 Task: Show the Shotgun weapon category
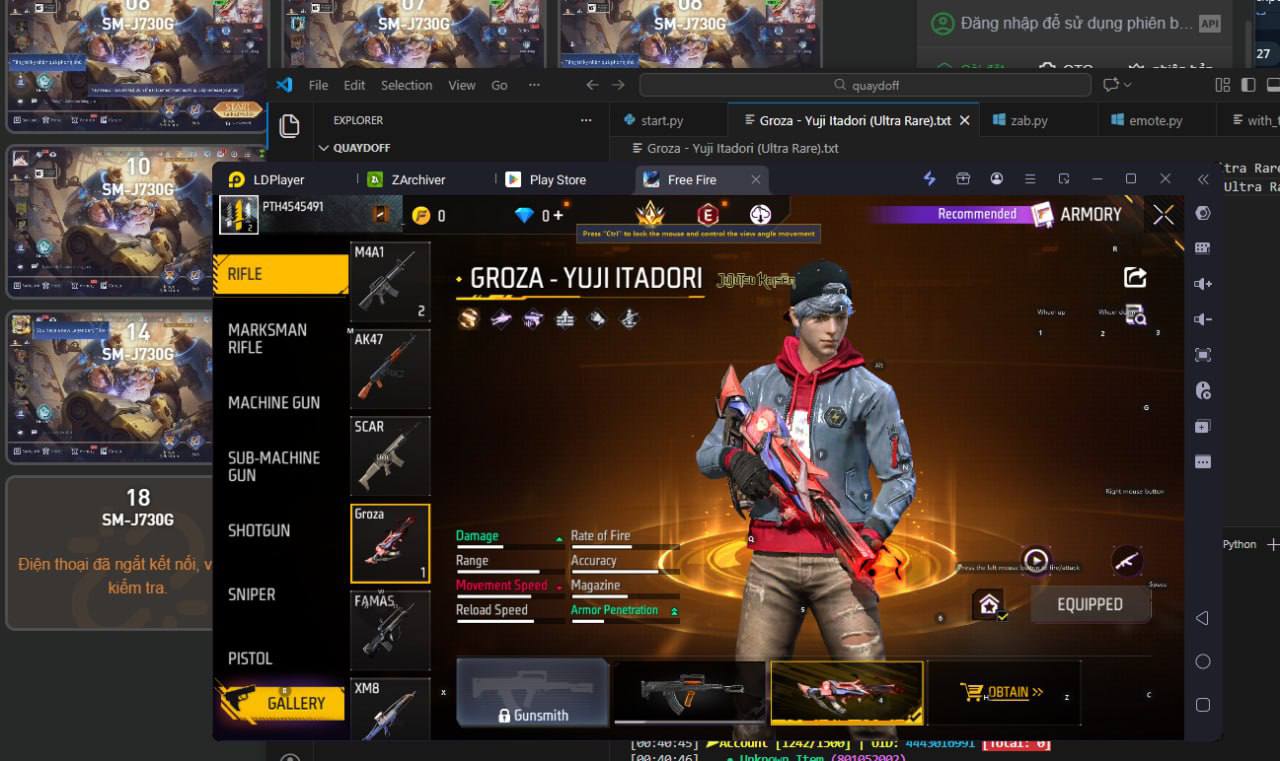(x=259, y=531)
